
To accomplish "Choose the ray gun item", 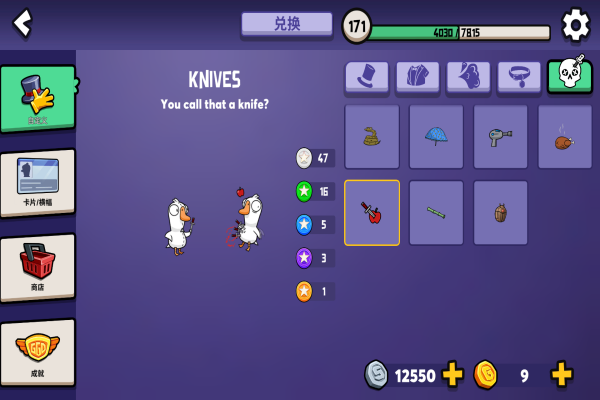I will pyautogui.click(x=501, y=137).
